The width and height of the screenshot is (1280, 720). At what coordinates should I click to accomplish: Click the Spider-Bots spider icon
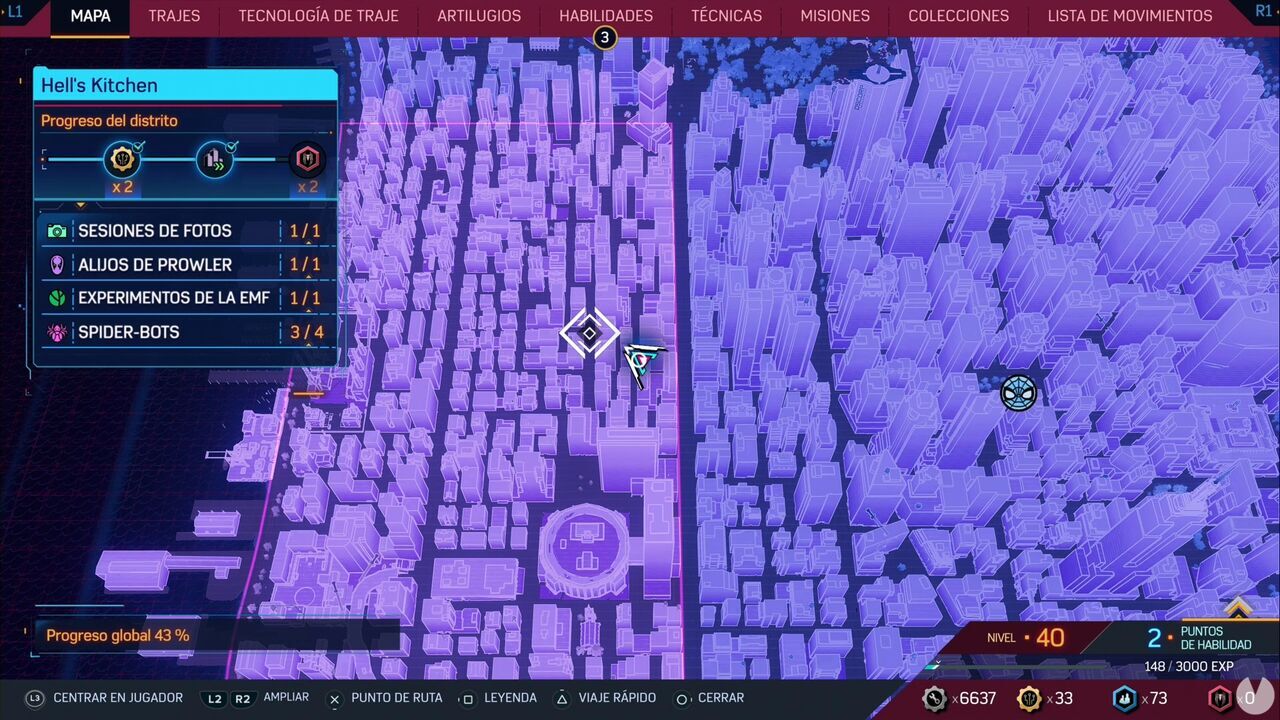(57, 332)
